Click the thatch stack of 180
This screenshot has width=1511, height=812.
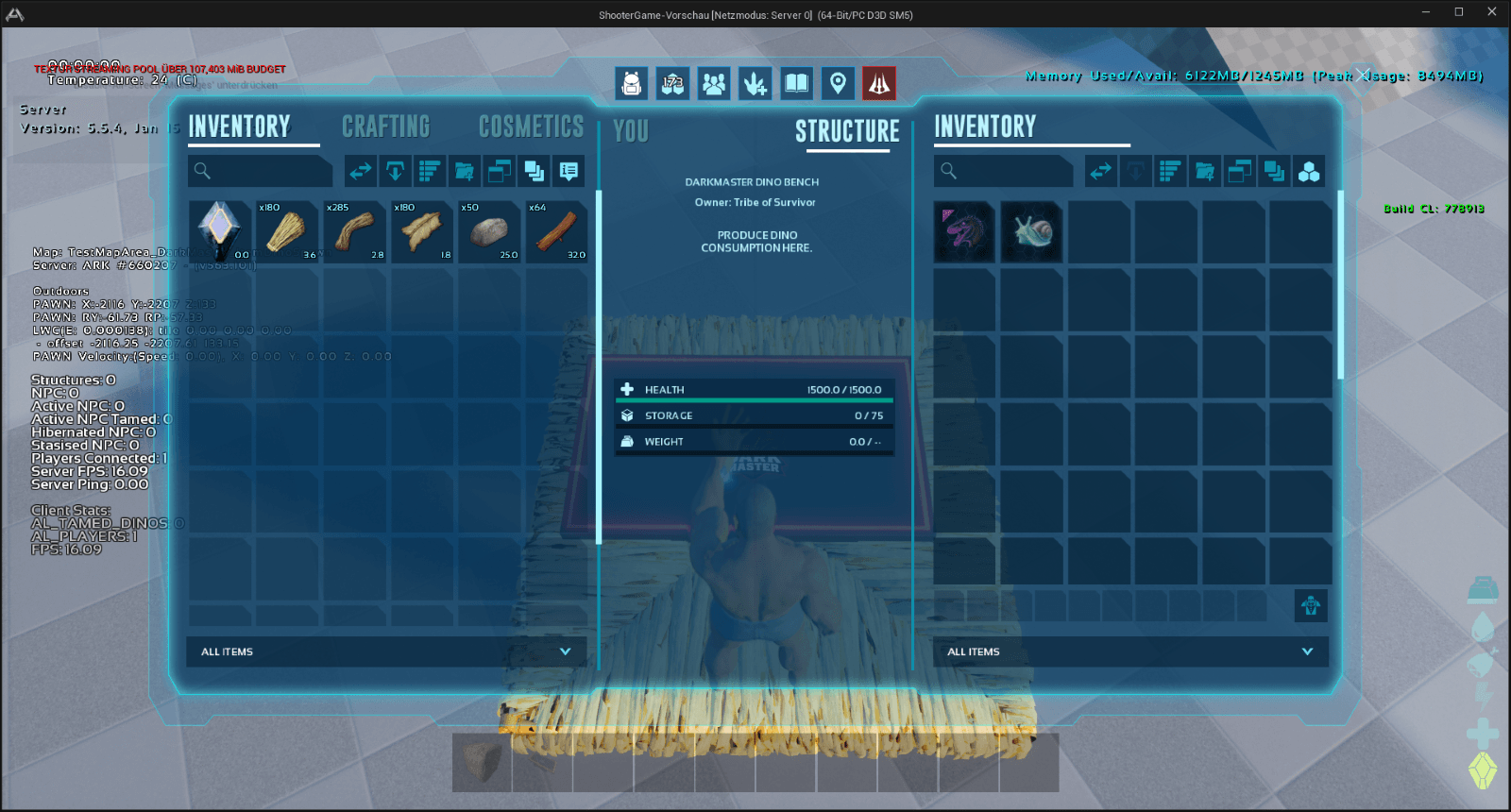(287, 231)
